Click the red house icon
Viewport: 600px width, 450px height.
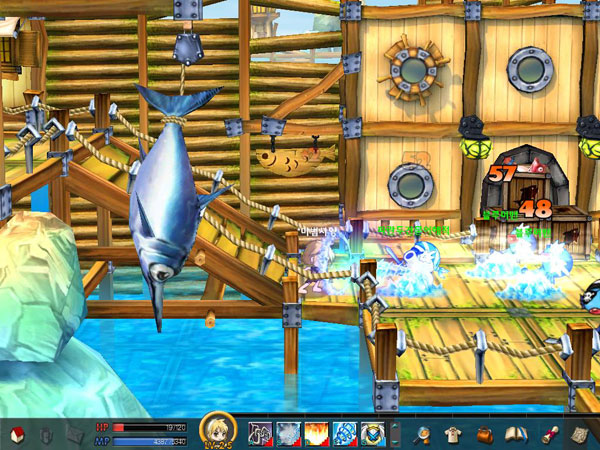click(16, 434)
